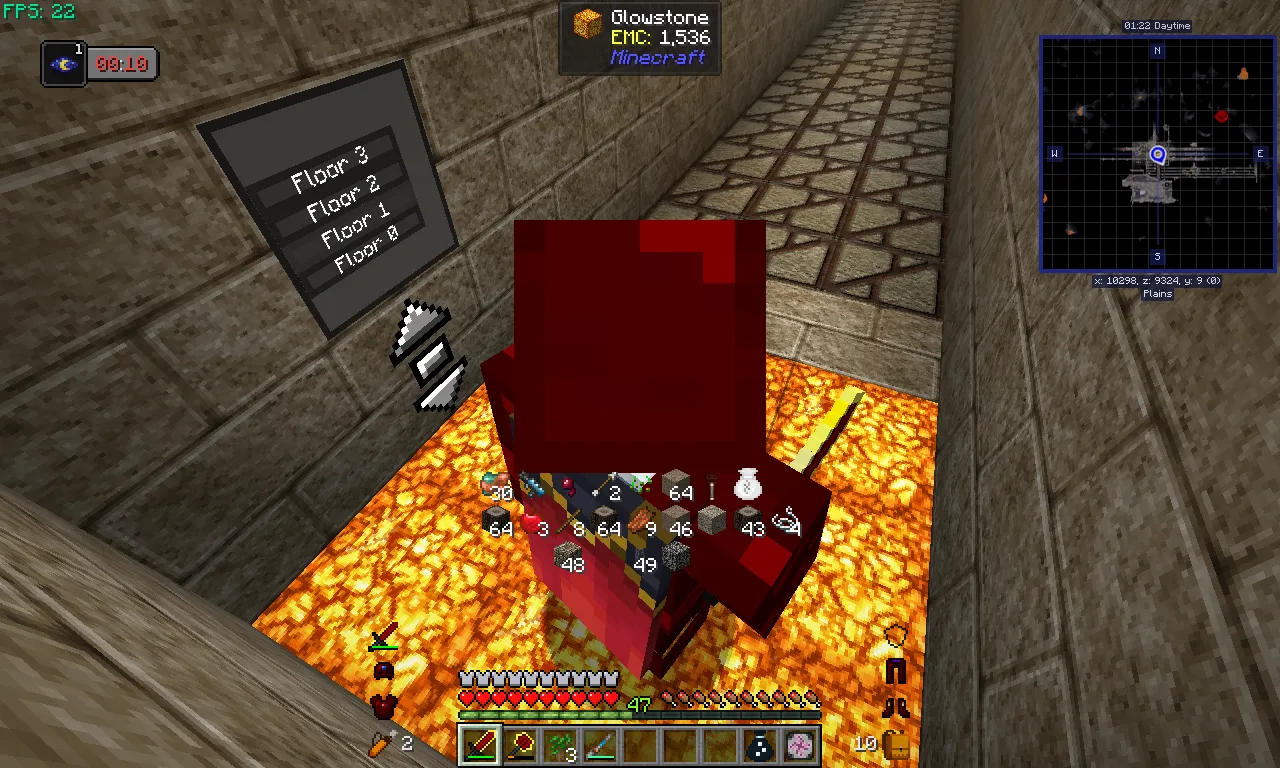Select the red sword in the first hotbar slot
The width and height of the screenshot is (1280, 768).
479,744
